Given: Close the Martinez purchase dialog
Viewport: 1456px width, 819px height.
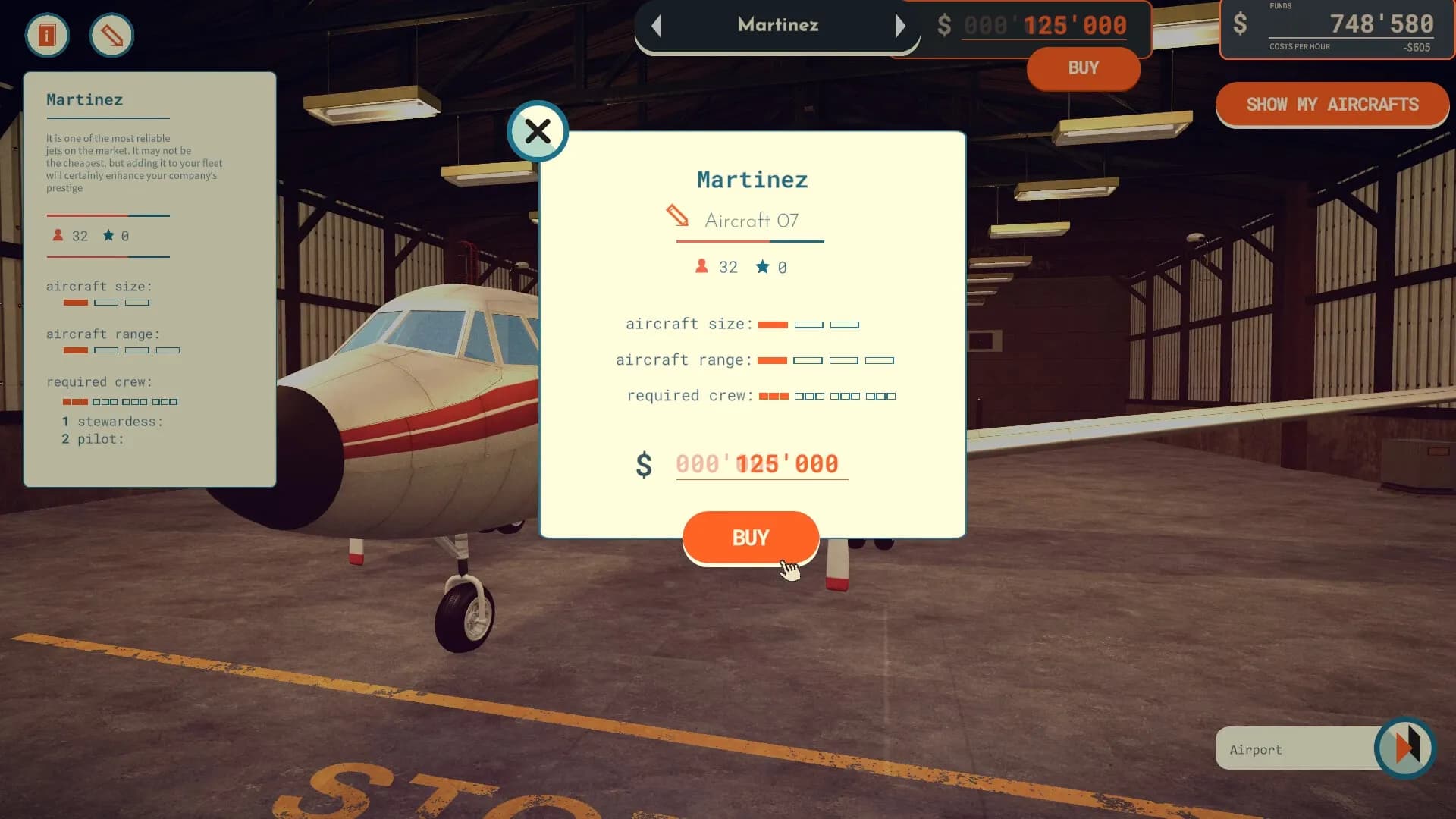Looking at the screenshot, I should [538, 132].
